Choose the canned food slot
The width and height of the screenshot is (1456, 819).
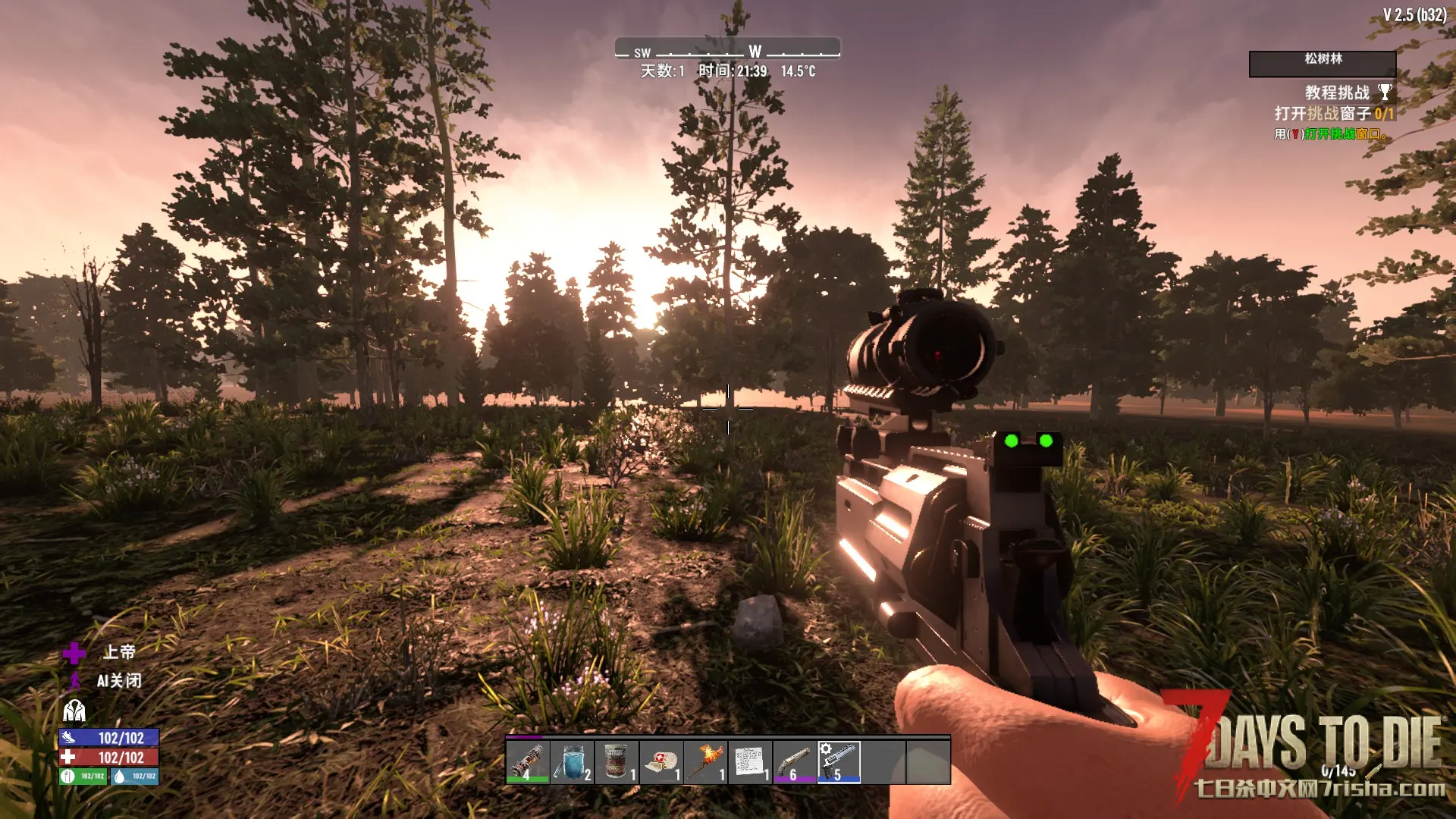pyautogui.click(x=617, y=761)
